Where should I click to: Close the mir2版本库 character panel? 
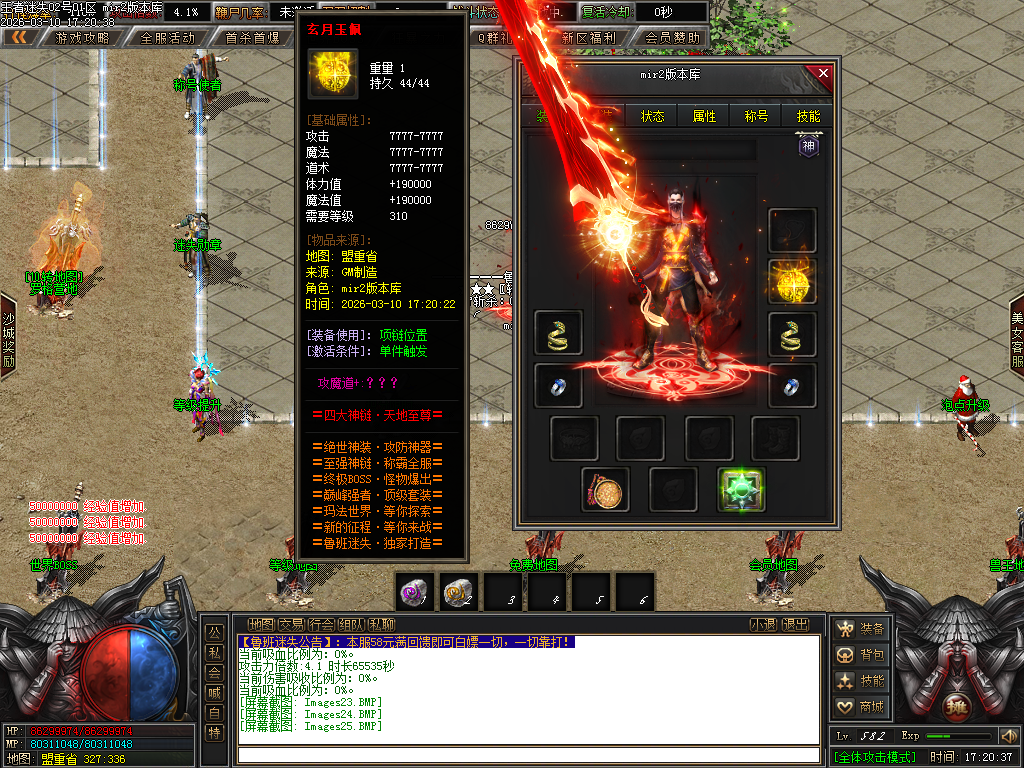tap(823, 73)
